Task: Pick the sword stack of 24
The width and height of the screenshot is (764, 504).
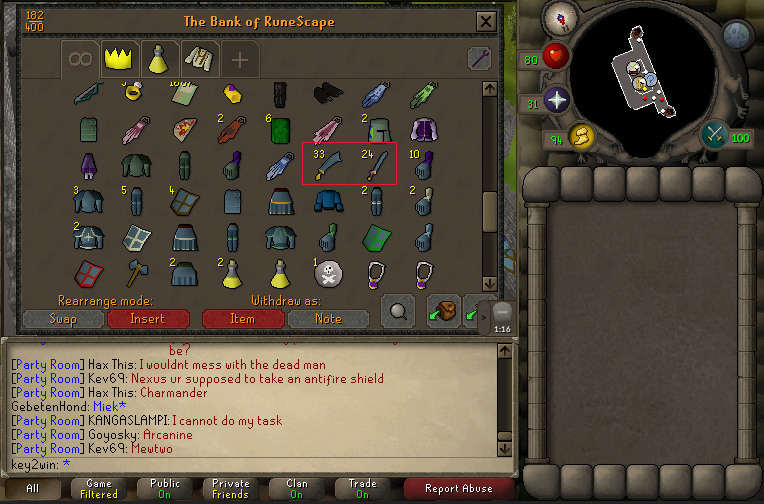Action: 374,167
